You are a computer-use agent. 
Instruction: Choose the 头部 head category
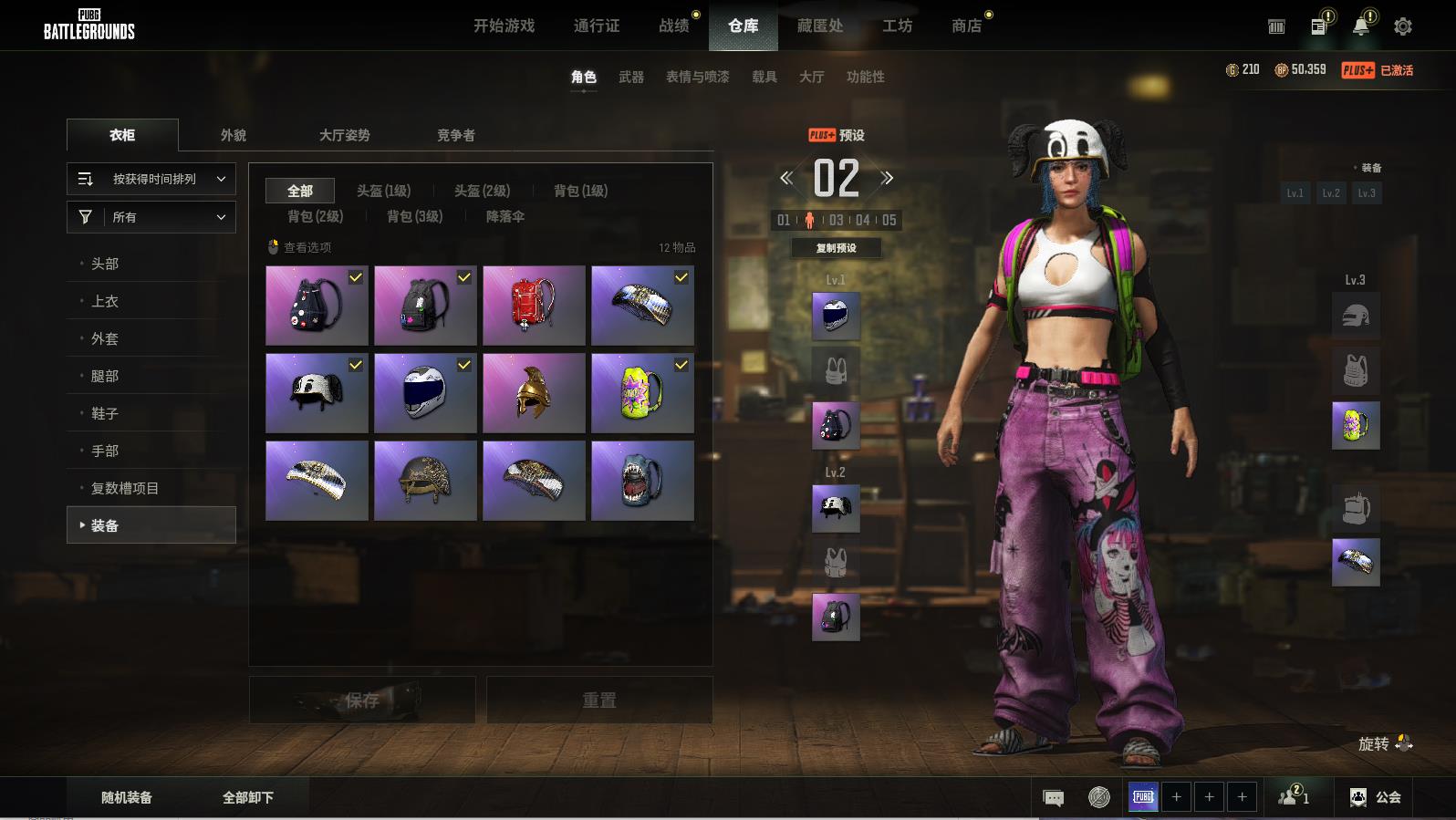105,264
